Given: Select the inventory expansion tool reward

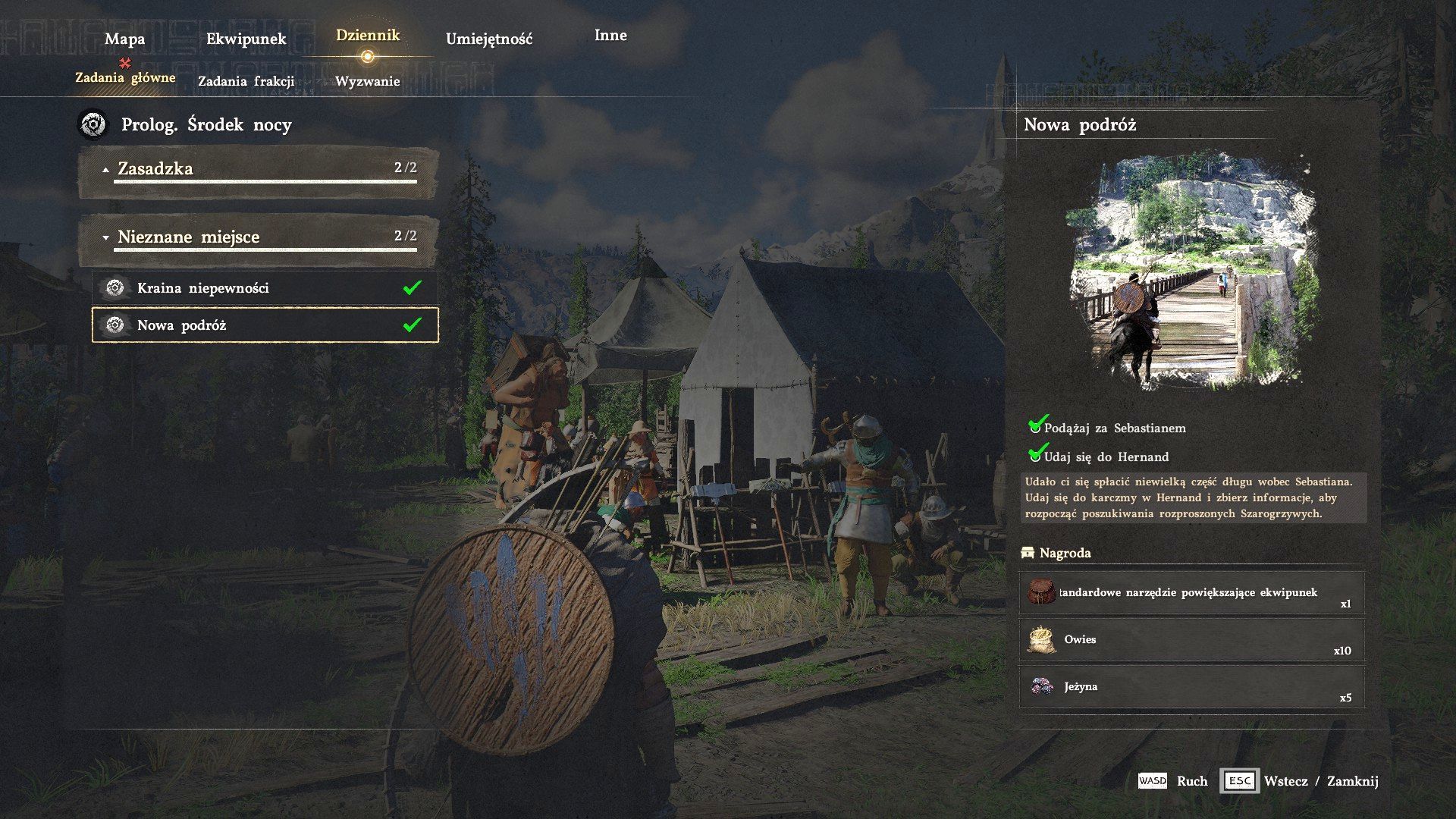Looking at the screenshot, I should click(x=1191, y=593).
